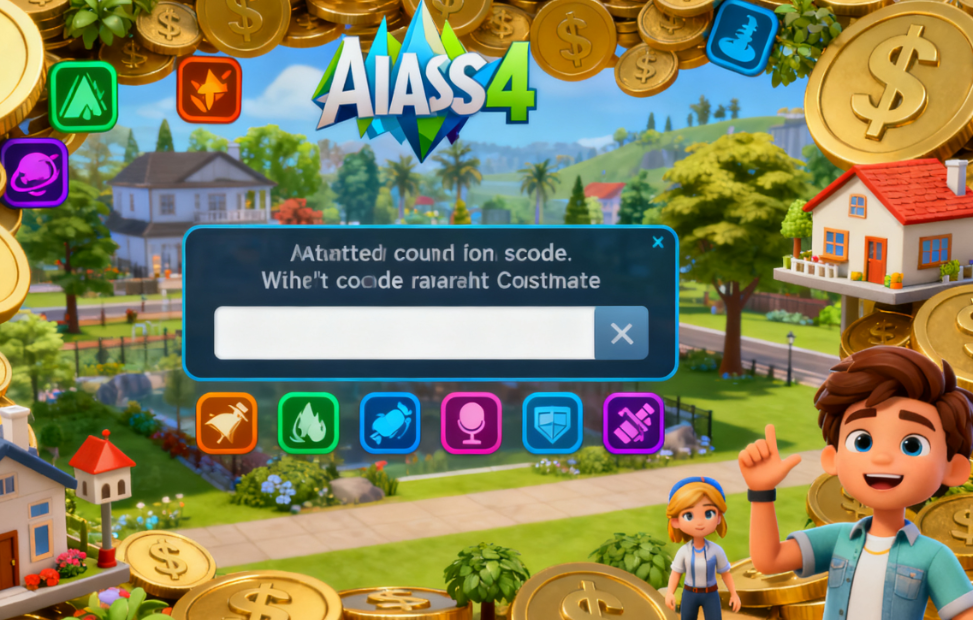Screen dimensions: 973x620
Task: Click the purple planet icon
Action: pyautogui.click(x=33, y=172)
